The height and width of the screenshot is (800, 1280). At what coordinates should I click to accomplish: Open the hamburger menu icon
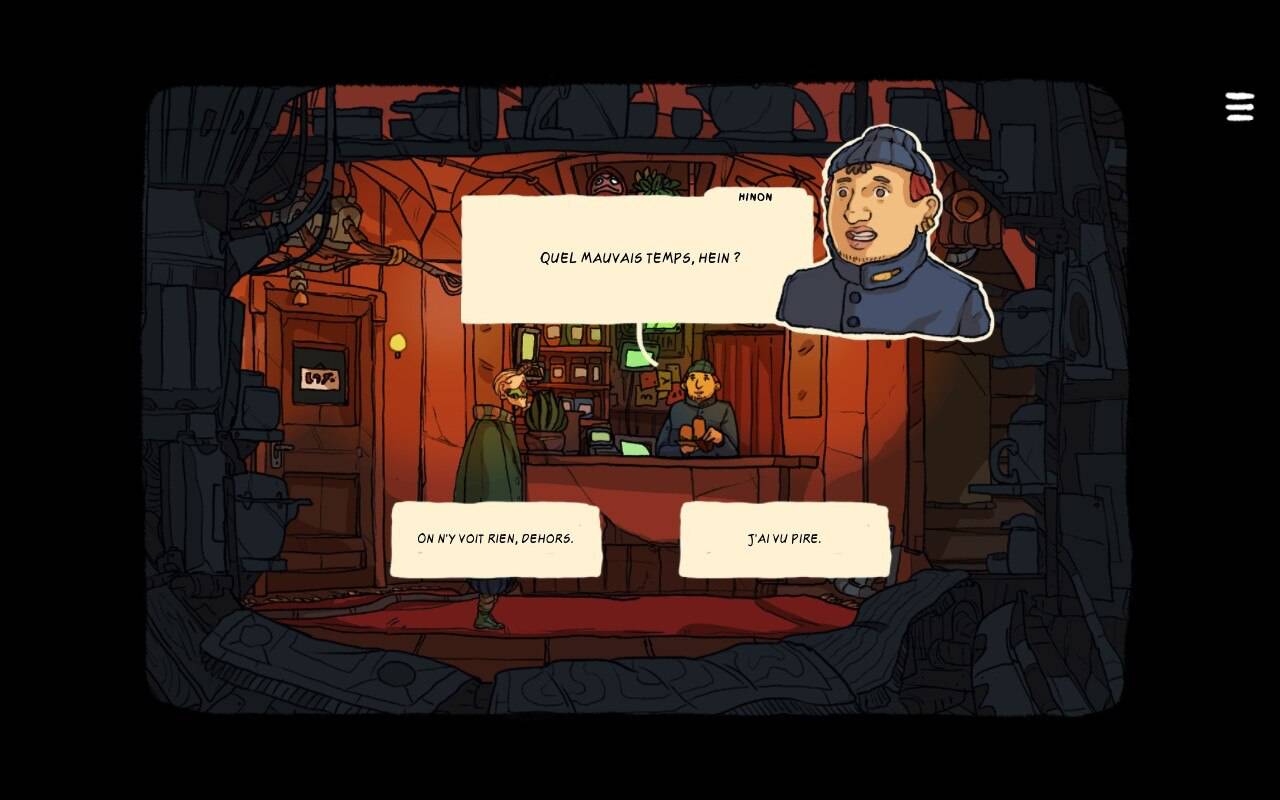[1239, 107]
